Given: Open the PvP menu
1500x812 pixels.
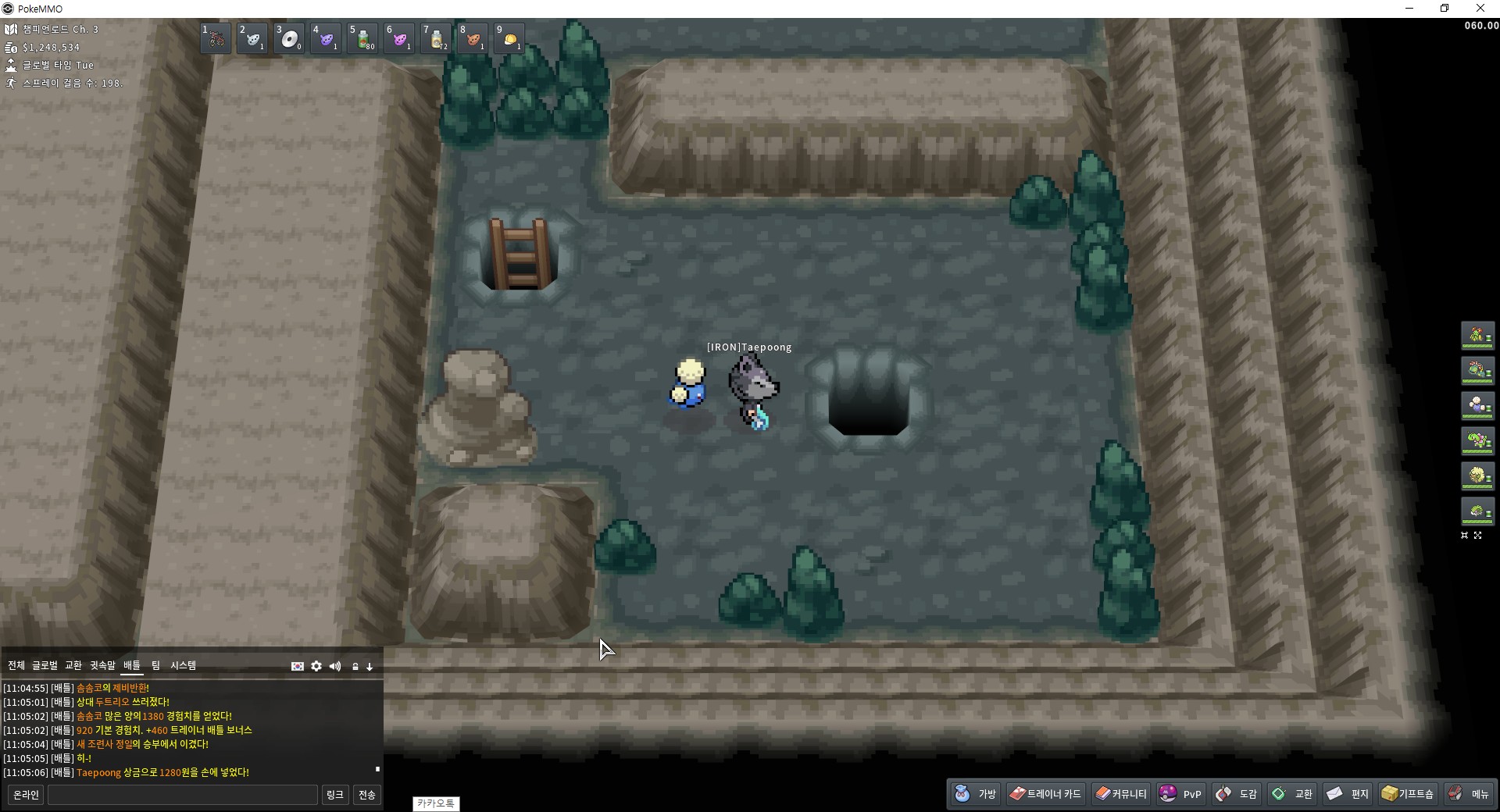Looking at the screenshot, I should pyautogui.click(x=1181, y=794).
